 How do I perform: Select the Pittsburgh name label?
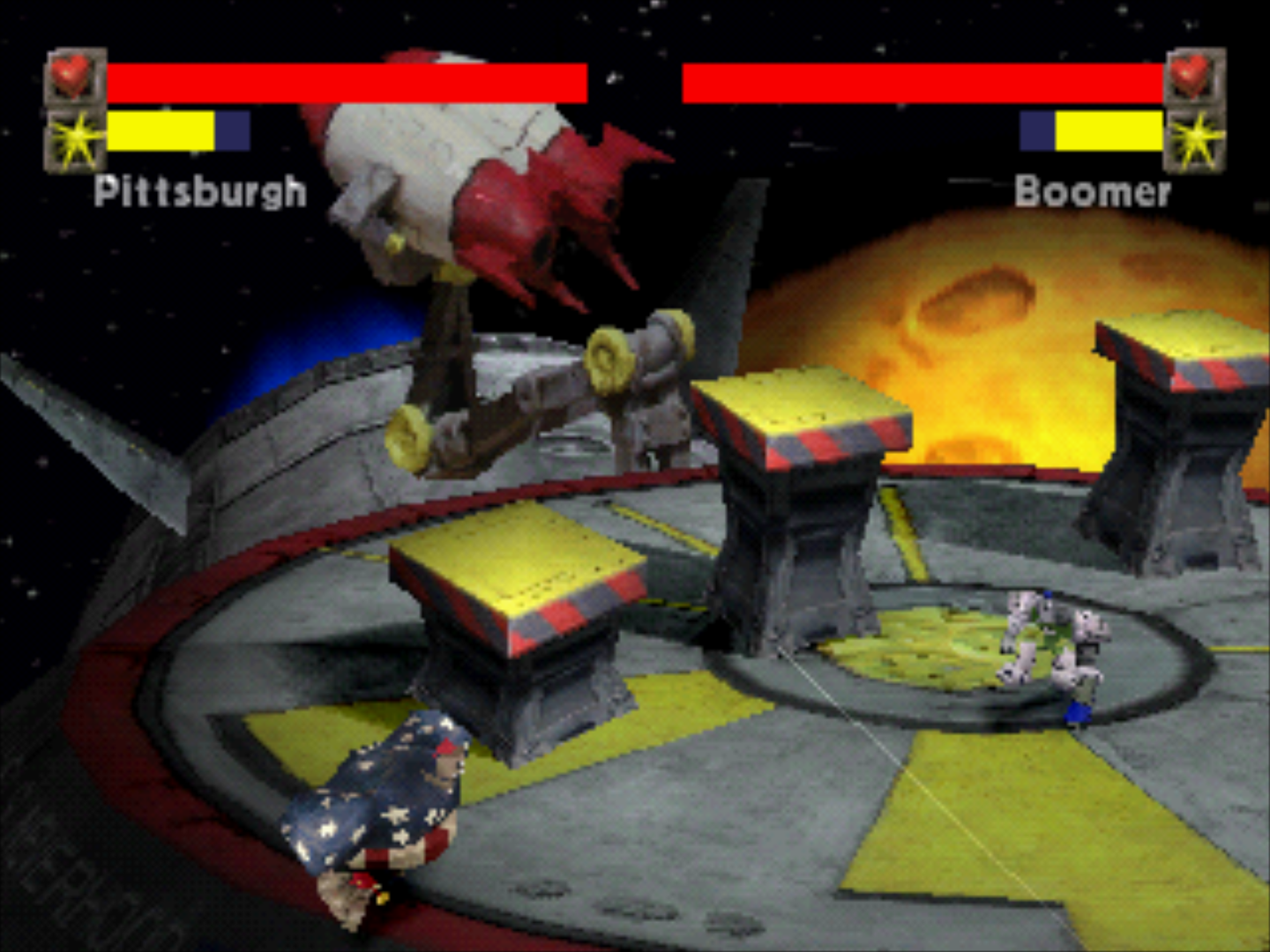pos(201,190)
